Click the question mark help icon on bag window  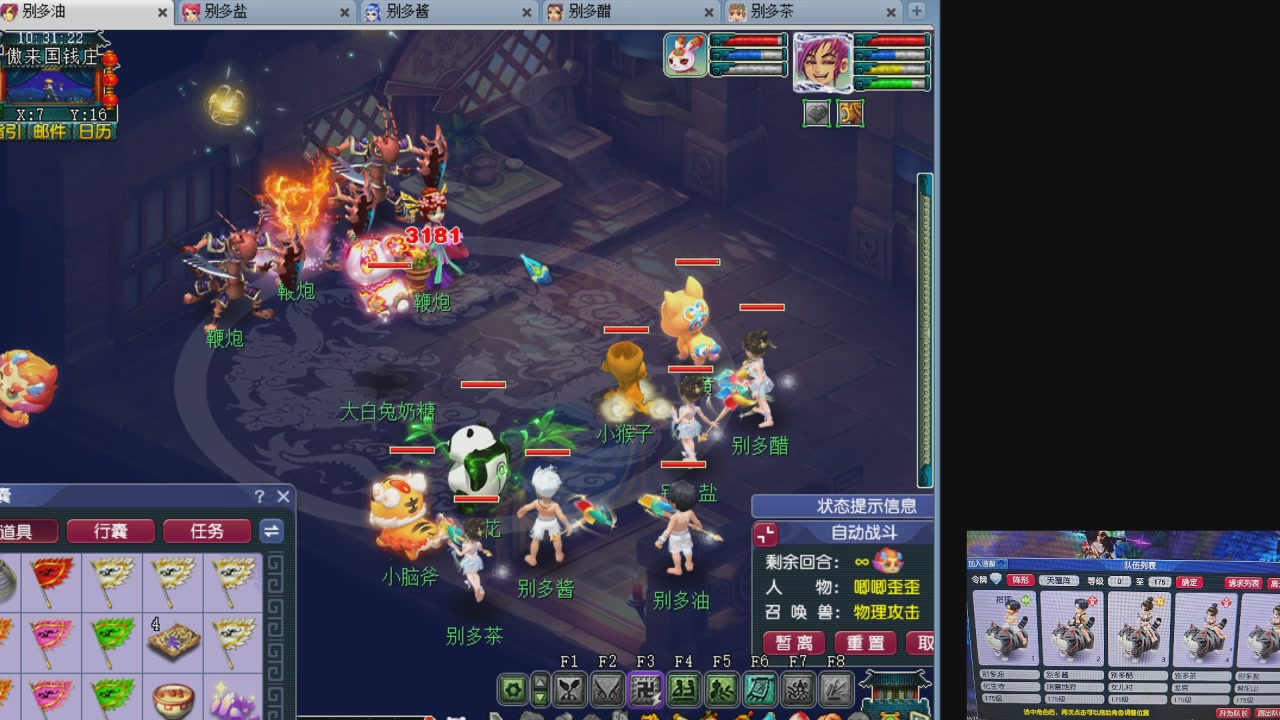pos(259,496)
